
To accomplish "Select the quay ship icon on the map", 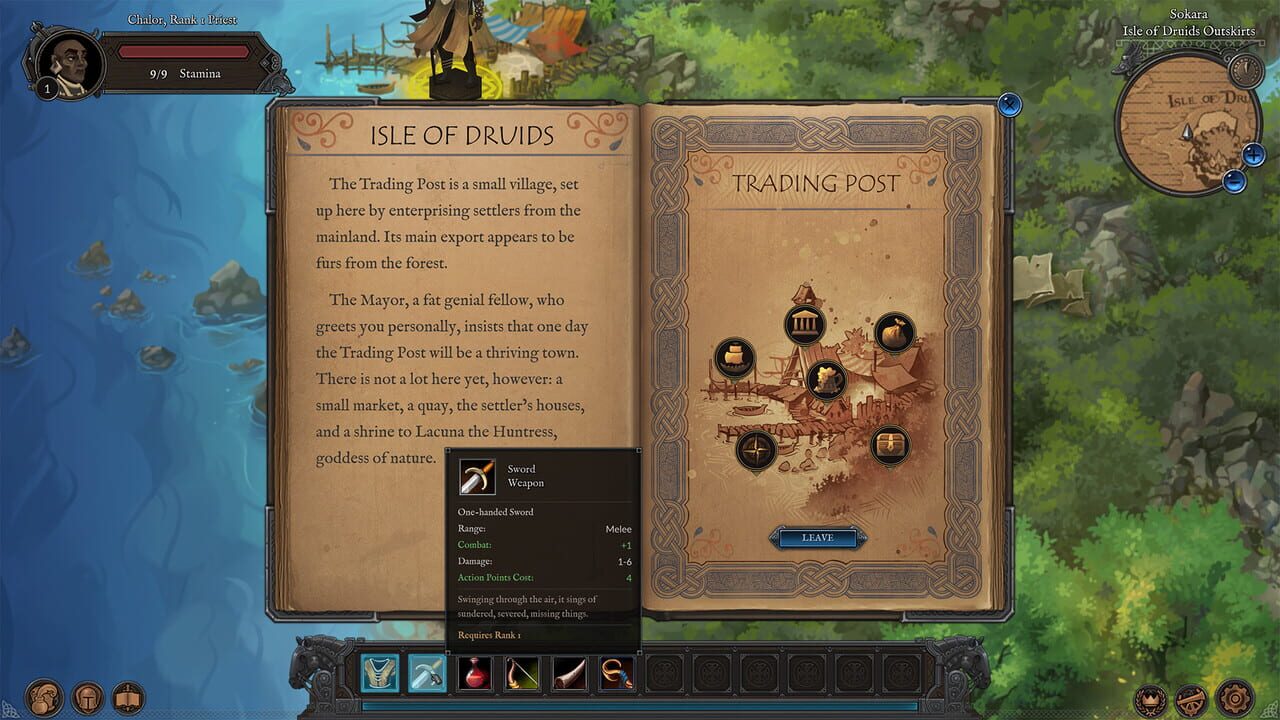I will point(735,357).
